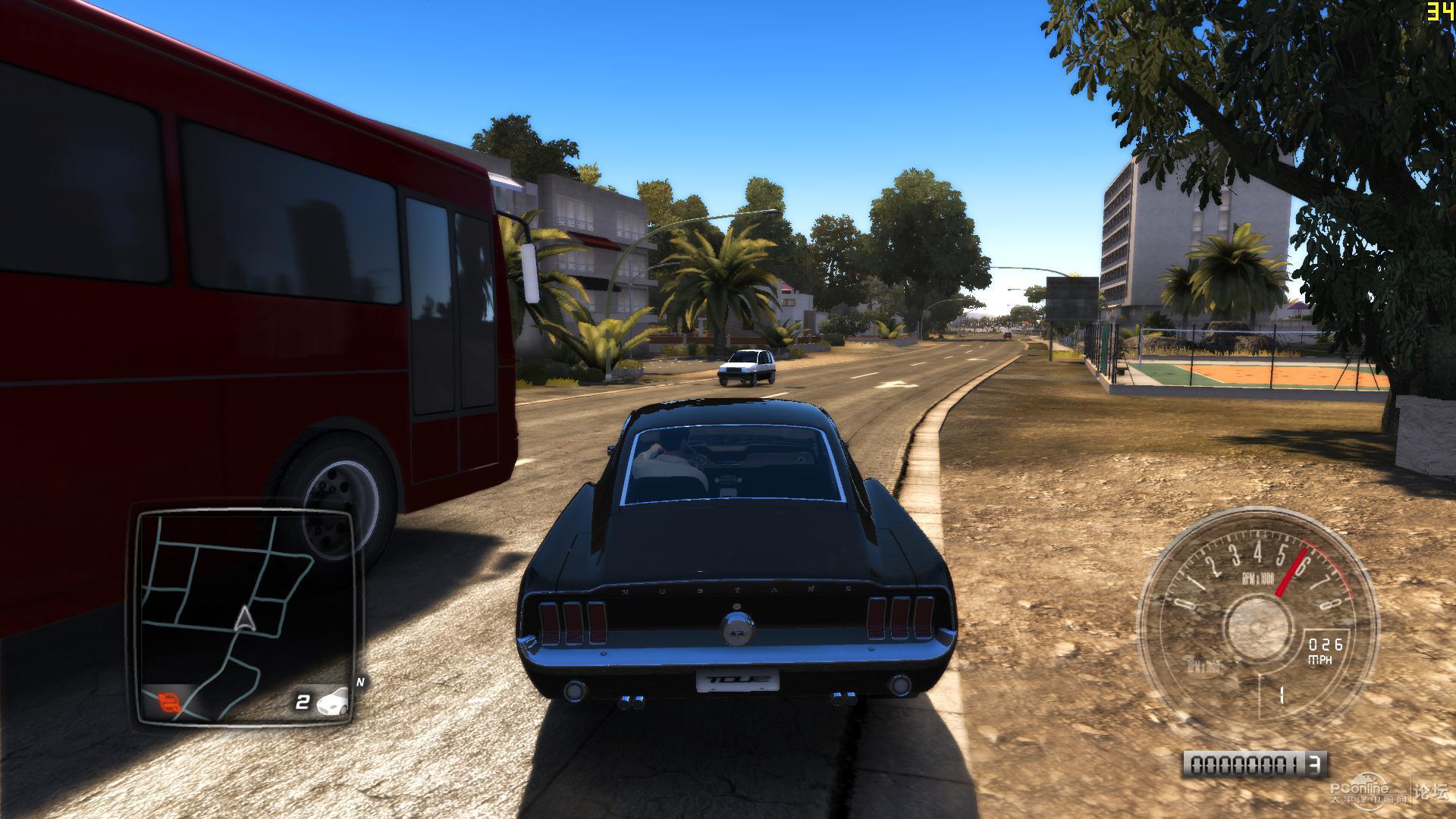Open the GPS minimap
This screenshot has width=1456, height=819.
[x=244, y=614]
